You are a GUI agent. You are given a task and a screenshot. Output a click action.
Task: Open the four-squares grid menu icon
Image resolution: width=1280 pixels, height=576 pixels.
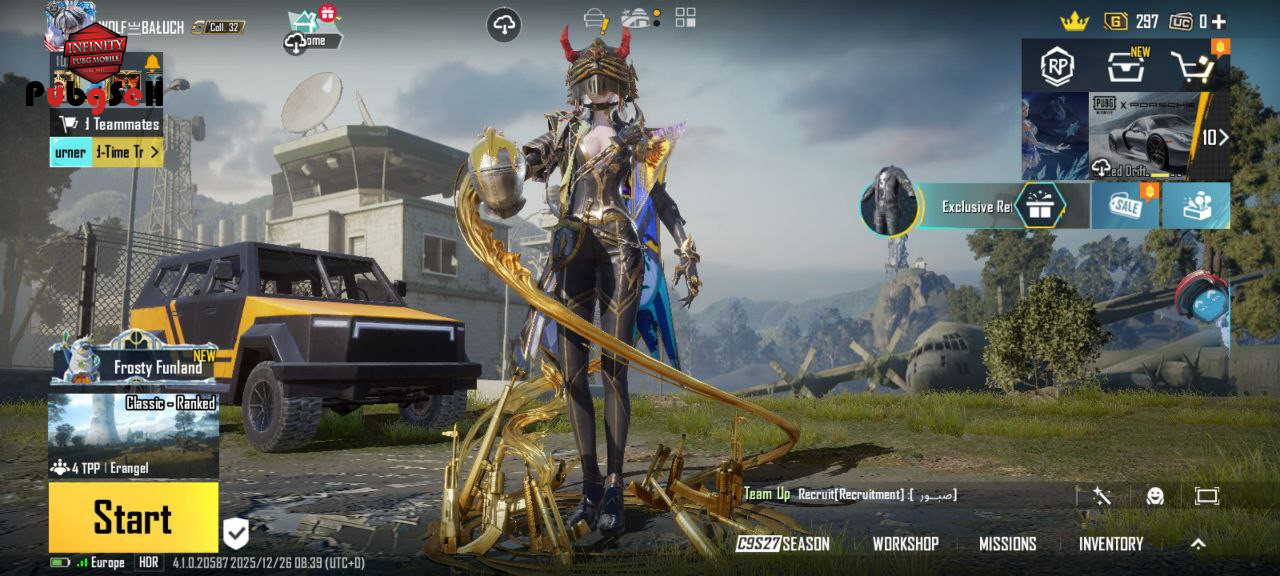(x=685, y=17)
